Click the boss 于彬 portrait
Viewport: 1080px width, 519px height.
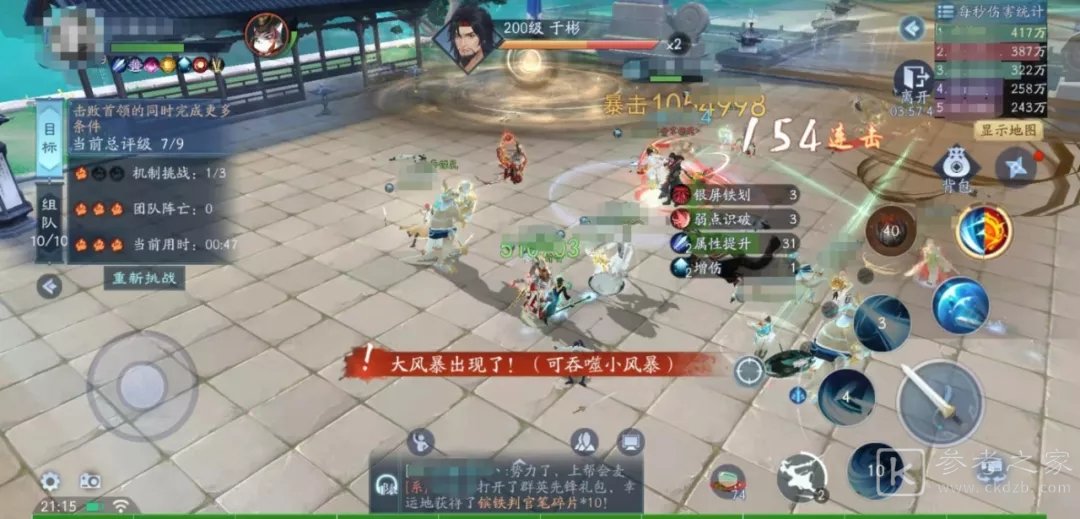pos(468,39)
